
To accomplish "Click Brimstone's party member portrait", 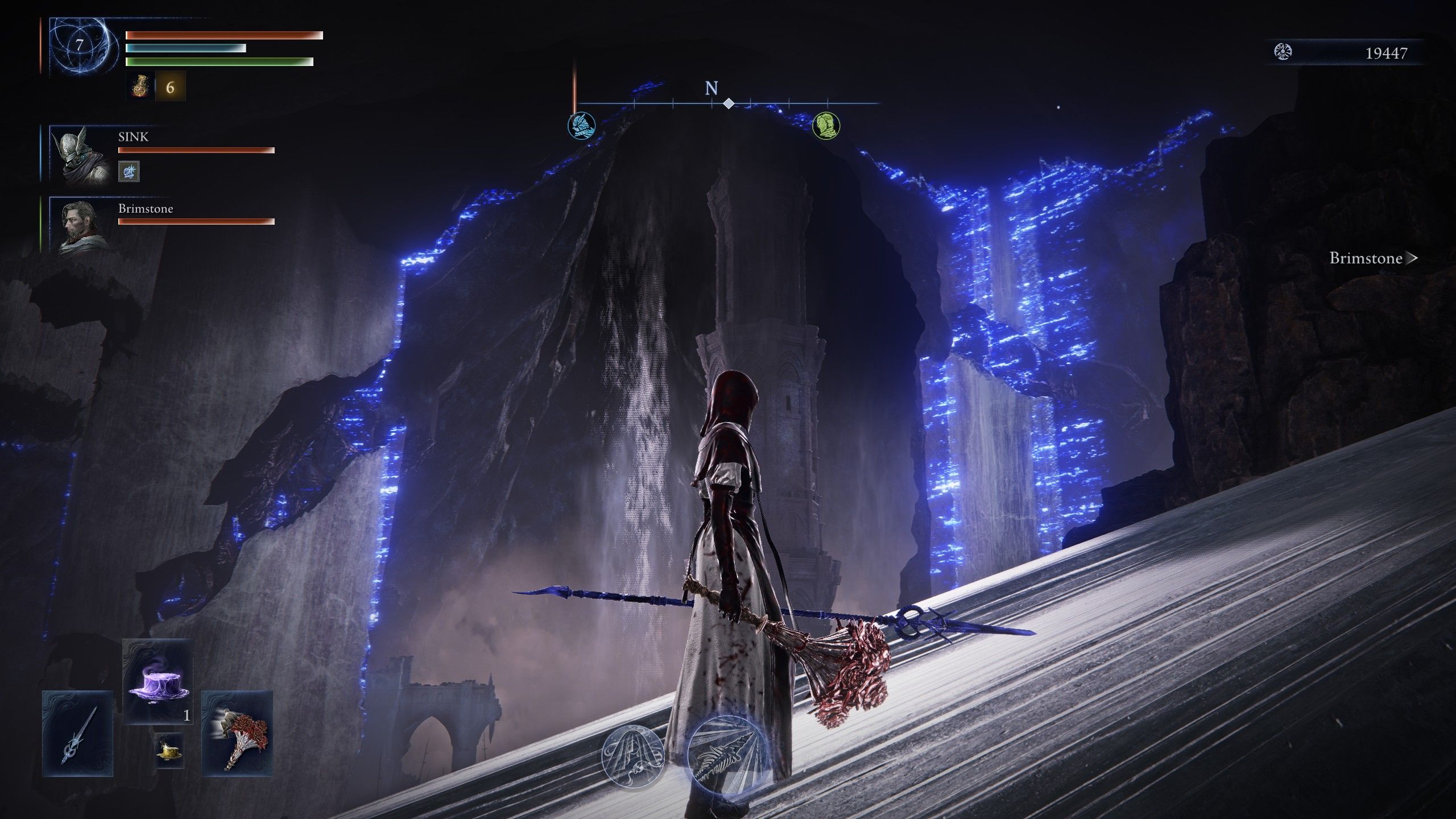I will (x=81, y=225).
